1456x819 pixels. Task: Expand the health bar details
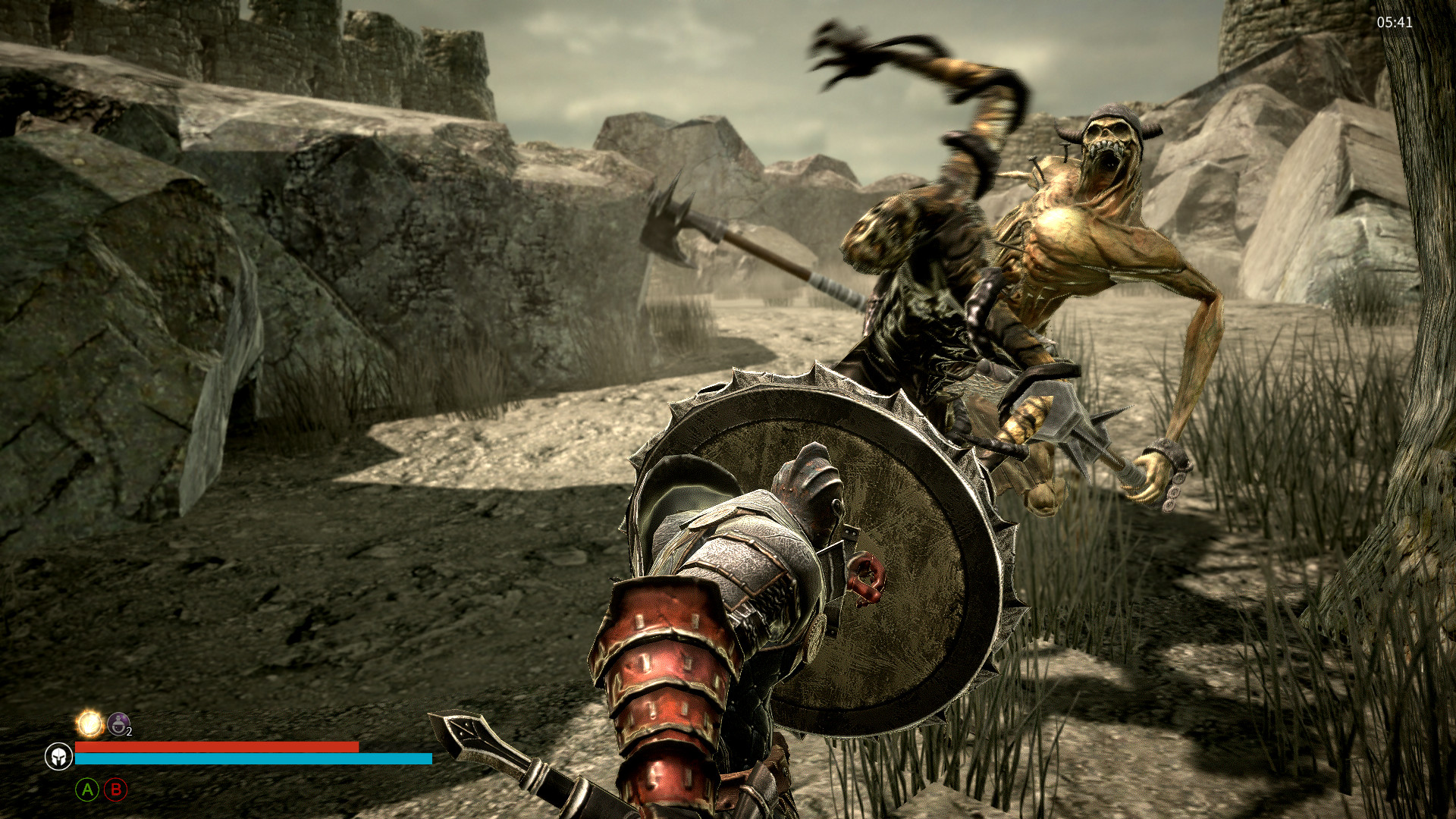click(x=216, y=748)
